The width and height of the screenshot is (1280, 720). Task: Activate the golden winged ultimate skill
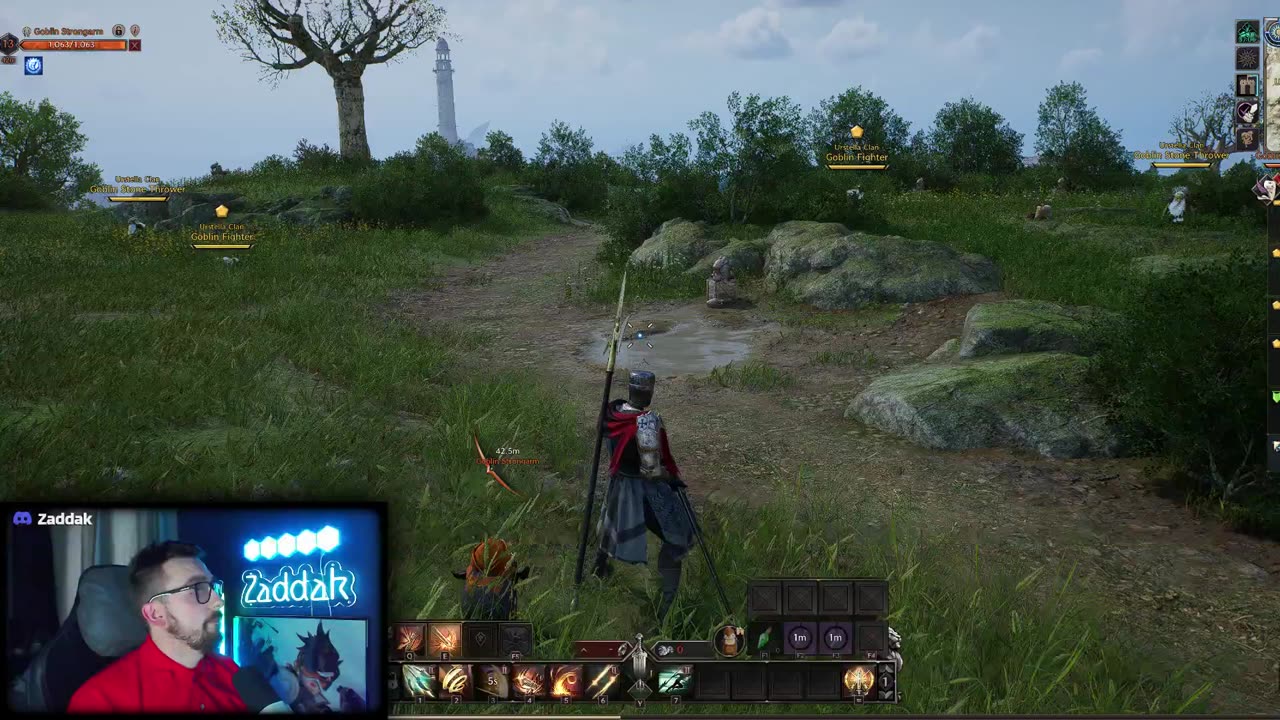(x=858, y=682)
